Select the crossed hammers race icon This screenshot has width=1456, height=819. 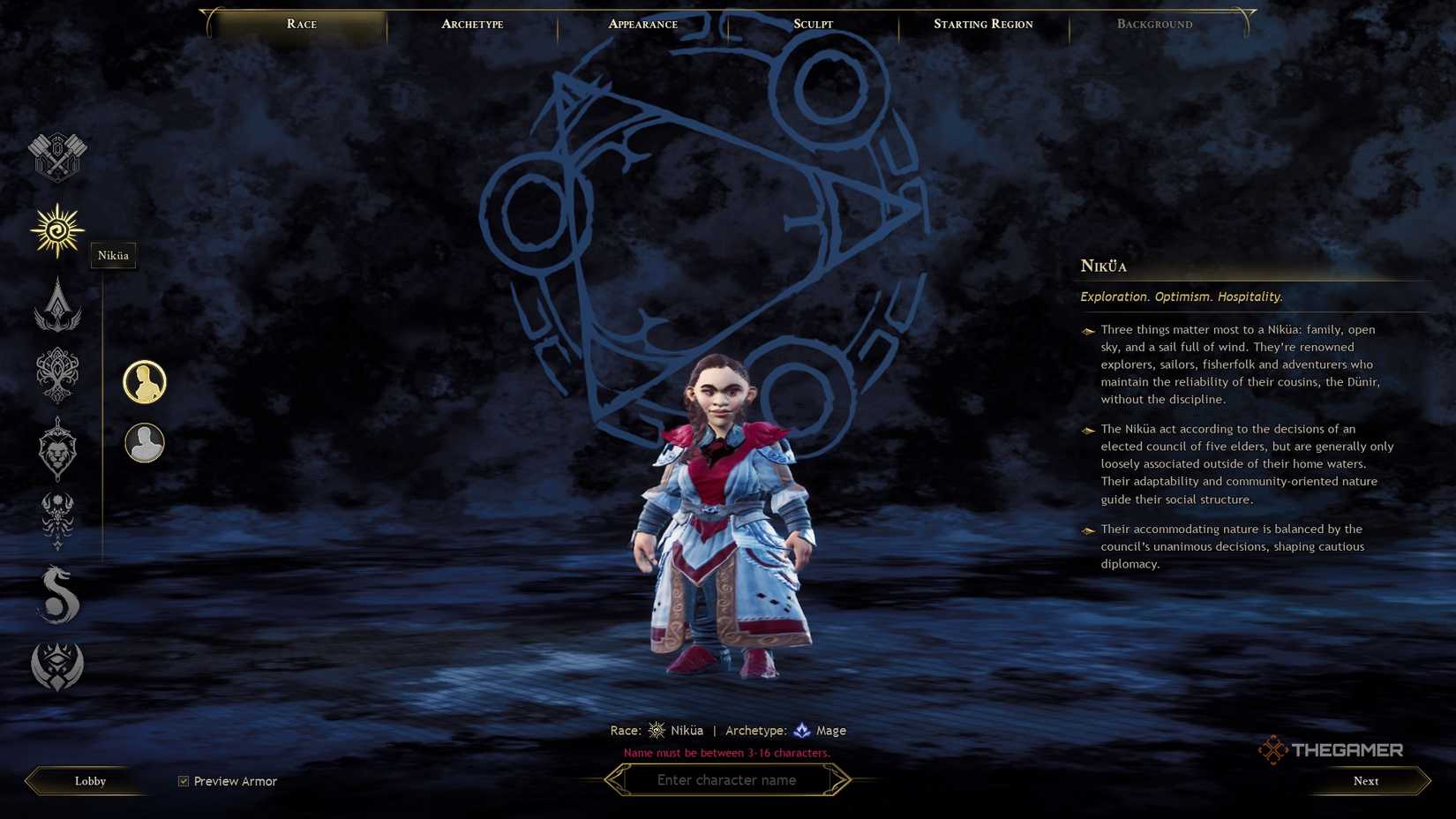[56, 156]
